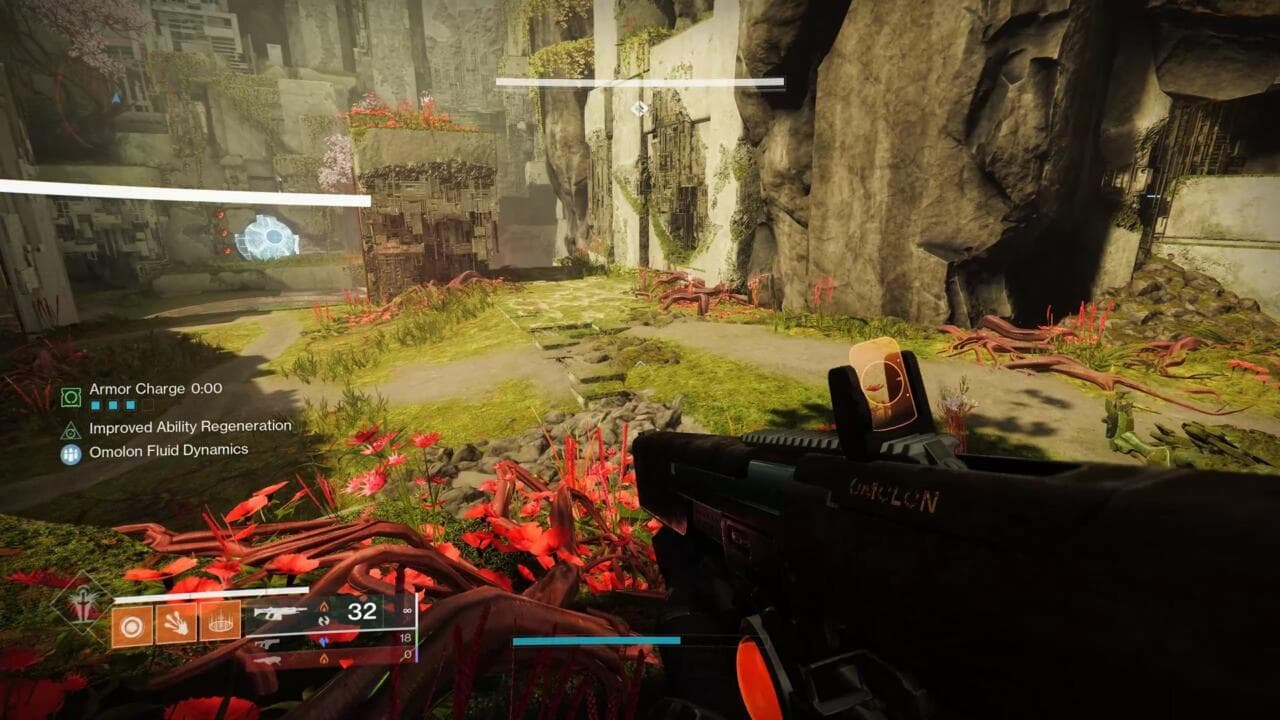Toggle the fourth Armor Charge segment
The image size is (1280, 720).
(147, 405)
